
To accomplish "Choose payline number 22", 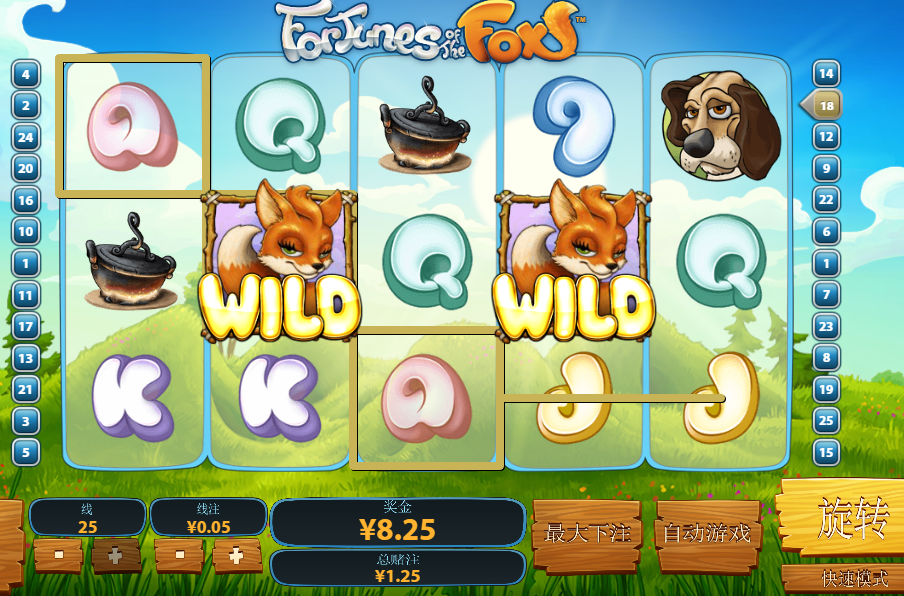I will pos(826,200).
